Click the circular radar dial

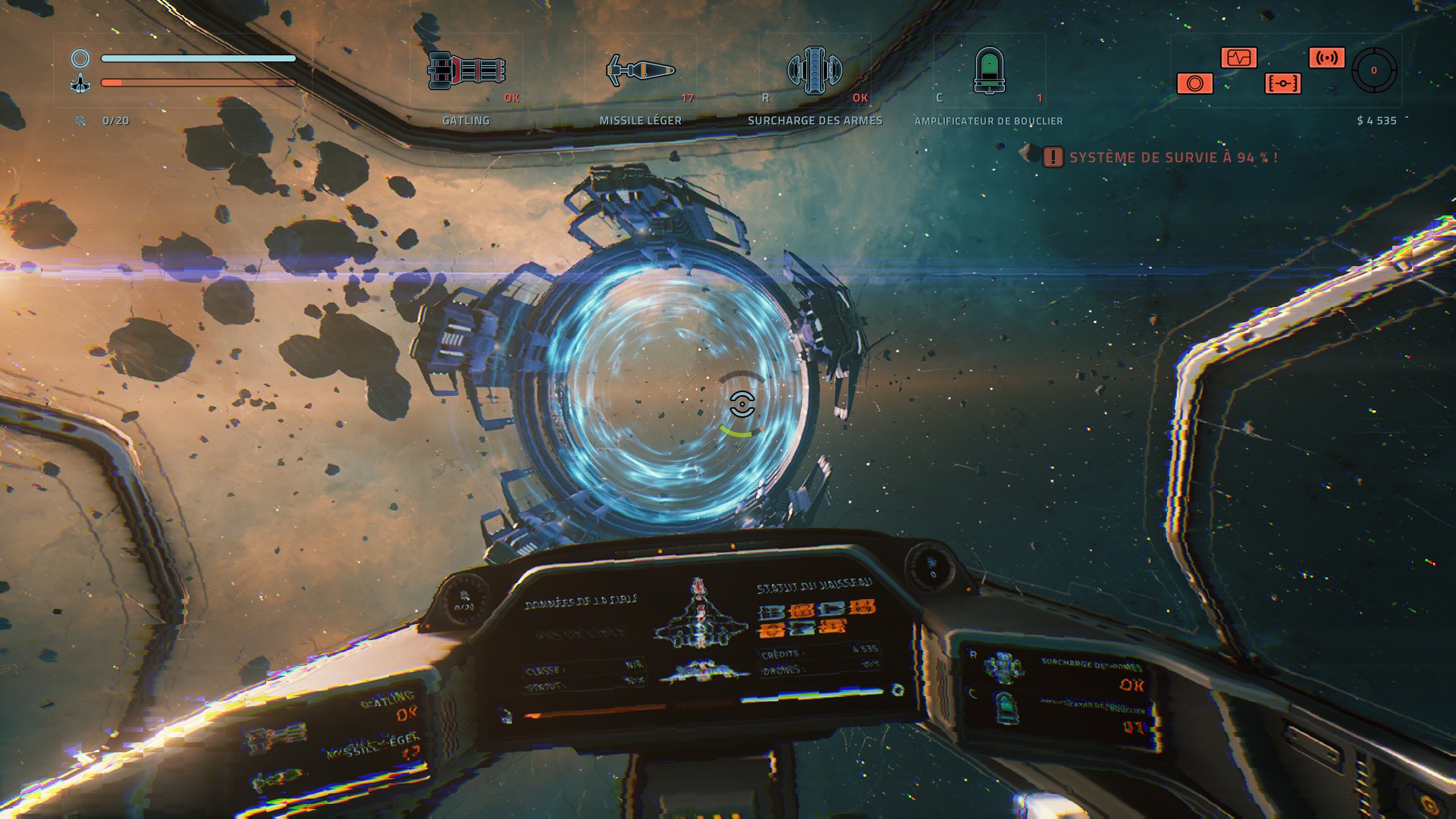coord(1373,71)
